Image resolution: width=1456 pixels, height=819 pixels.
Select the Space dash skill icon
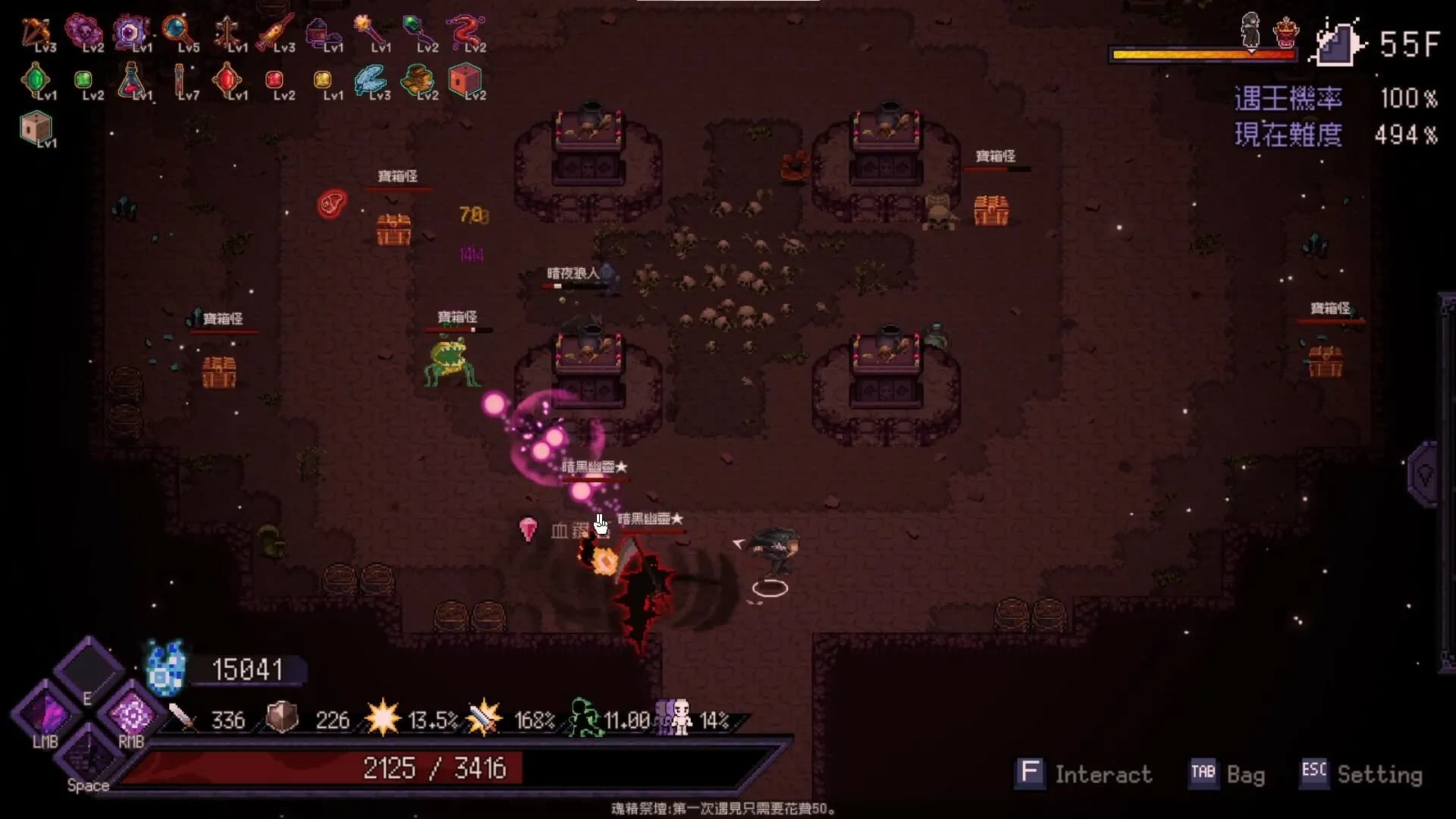(x=87, y=758)
